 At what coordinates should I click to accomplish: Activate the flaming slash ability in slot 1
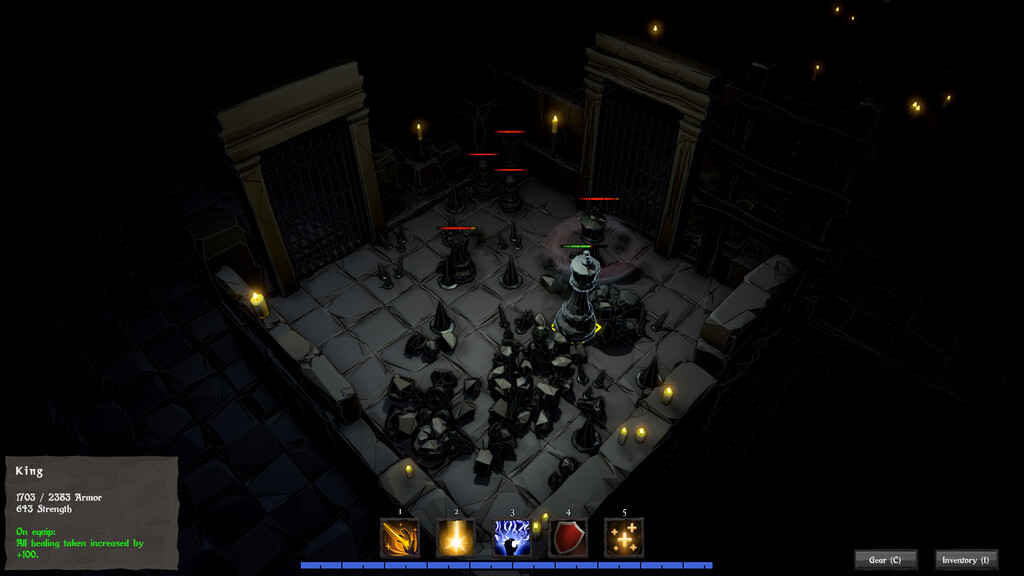point(400,538)
